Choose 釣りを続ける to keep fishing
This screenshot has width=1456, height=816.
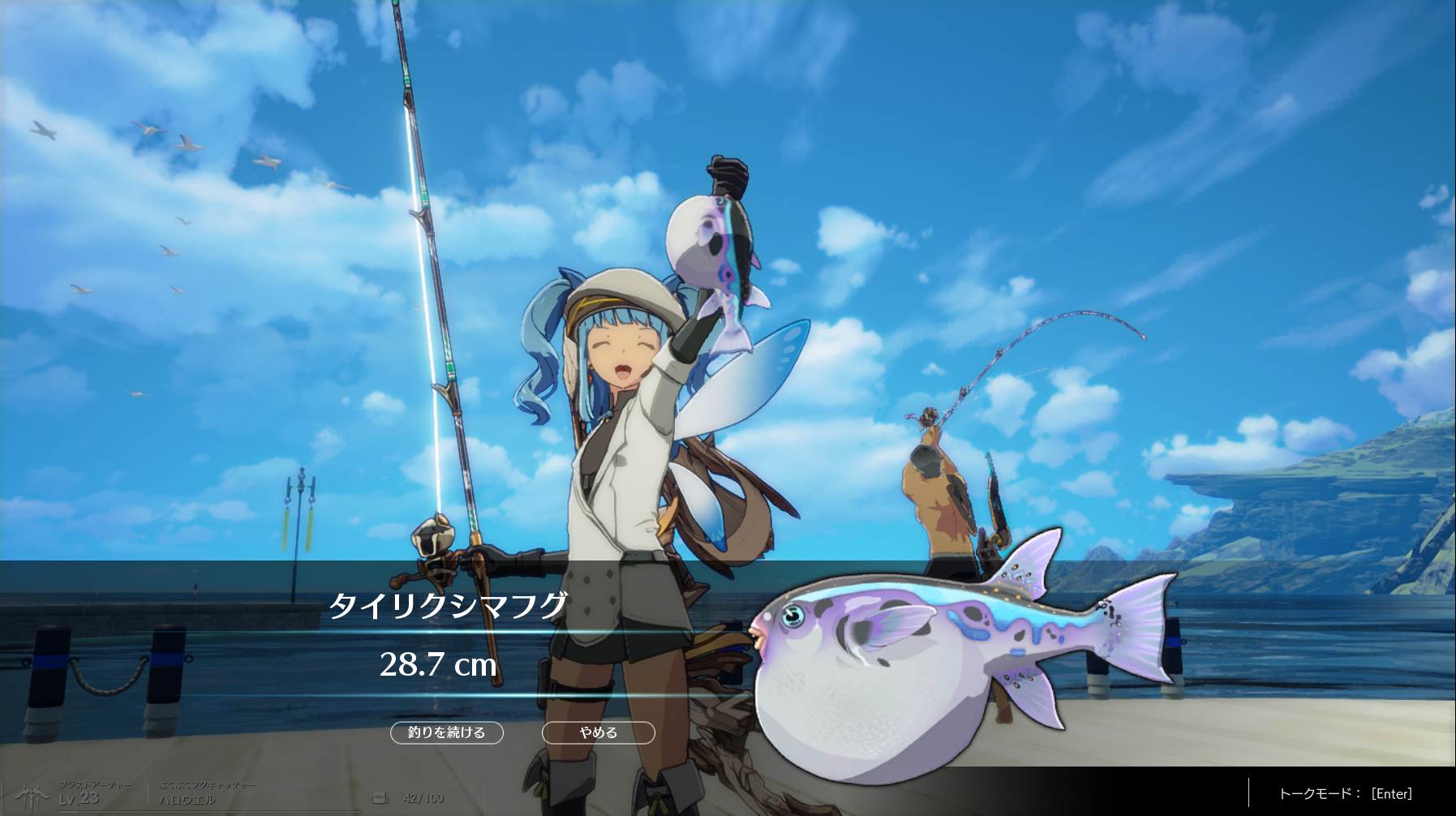[x=447, y=732]
